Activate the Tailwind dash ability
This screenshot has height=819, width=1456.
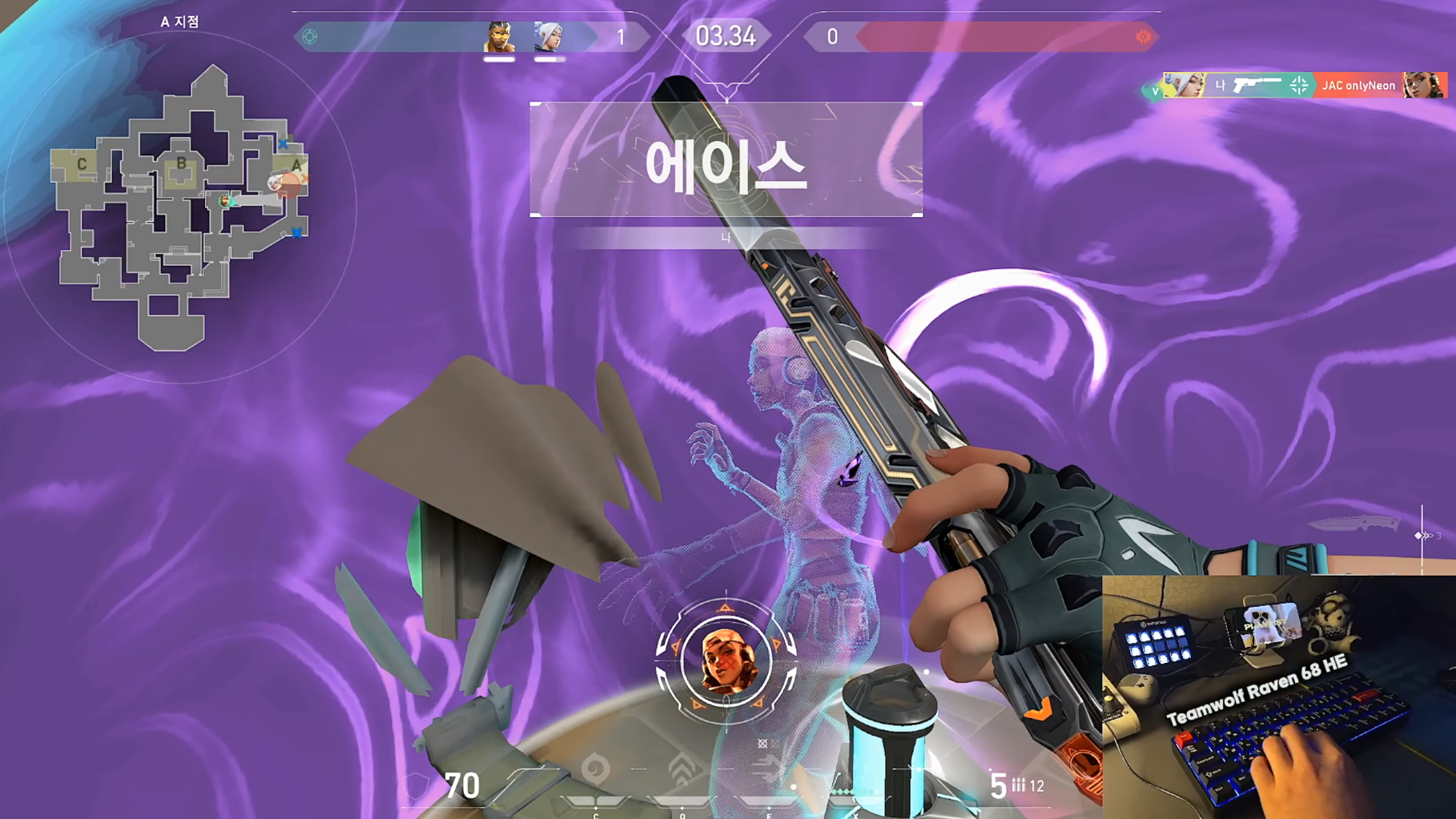767,769
